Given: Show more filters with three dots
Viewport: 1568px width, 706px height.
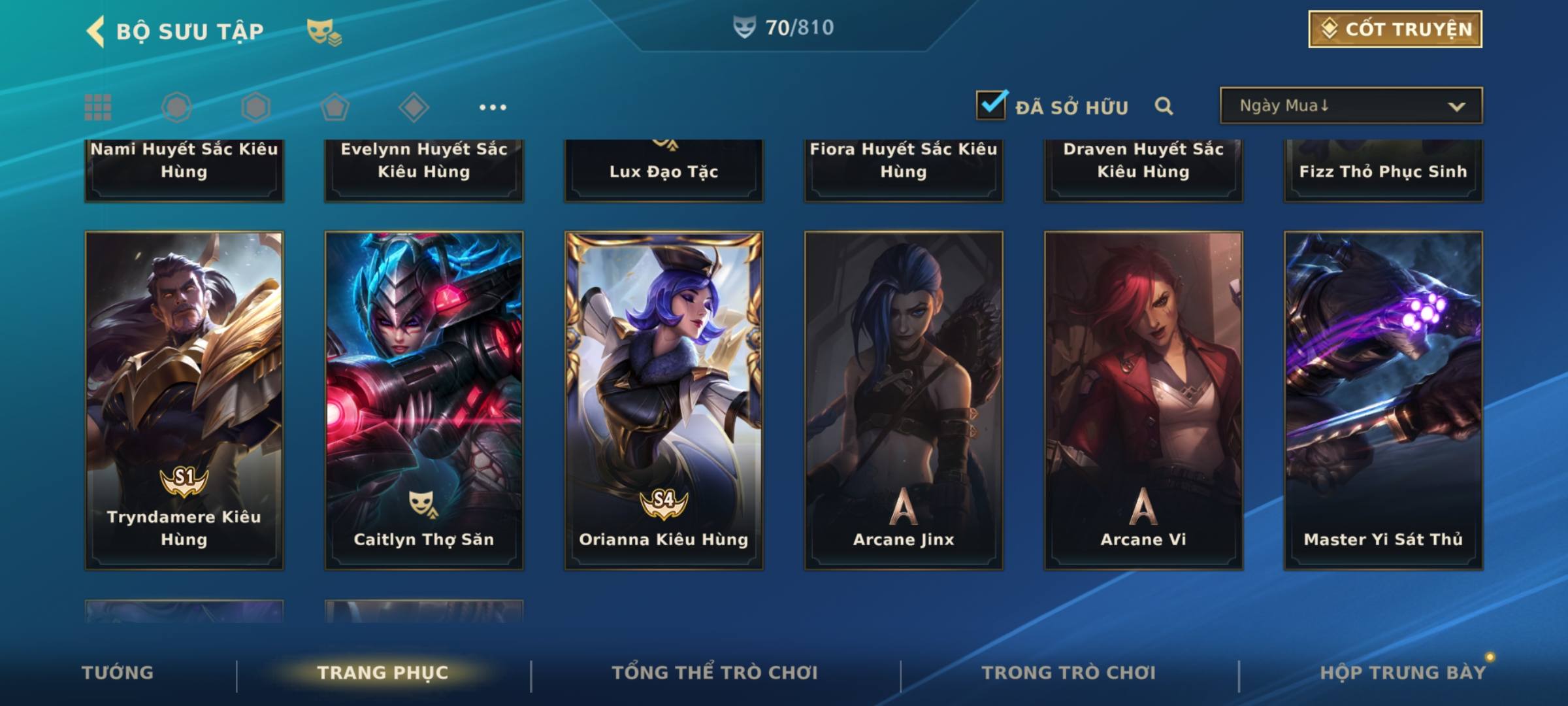Looking at the screenshot, I should 493,107.
